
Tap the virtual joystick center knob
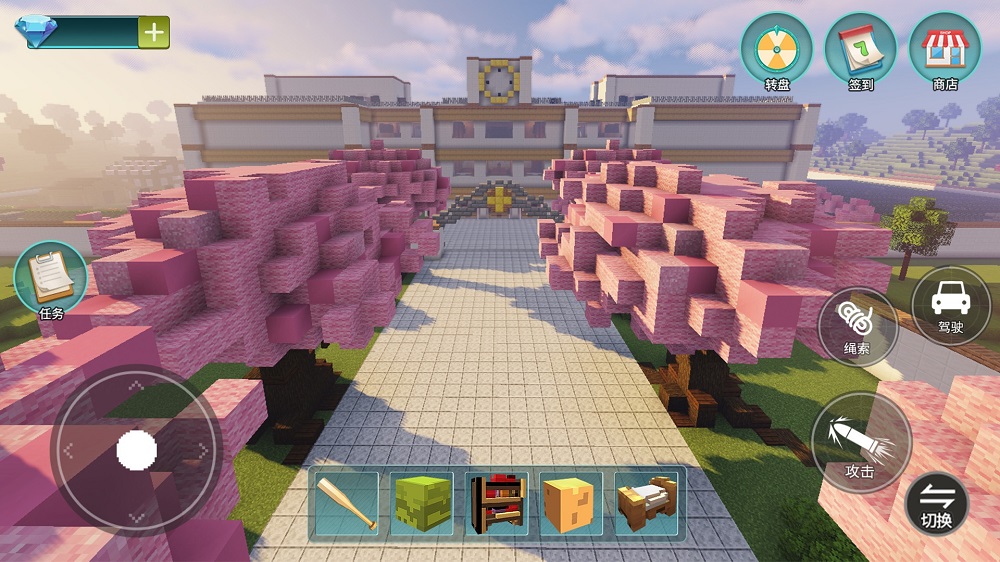point(137,450)
